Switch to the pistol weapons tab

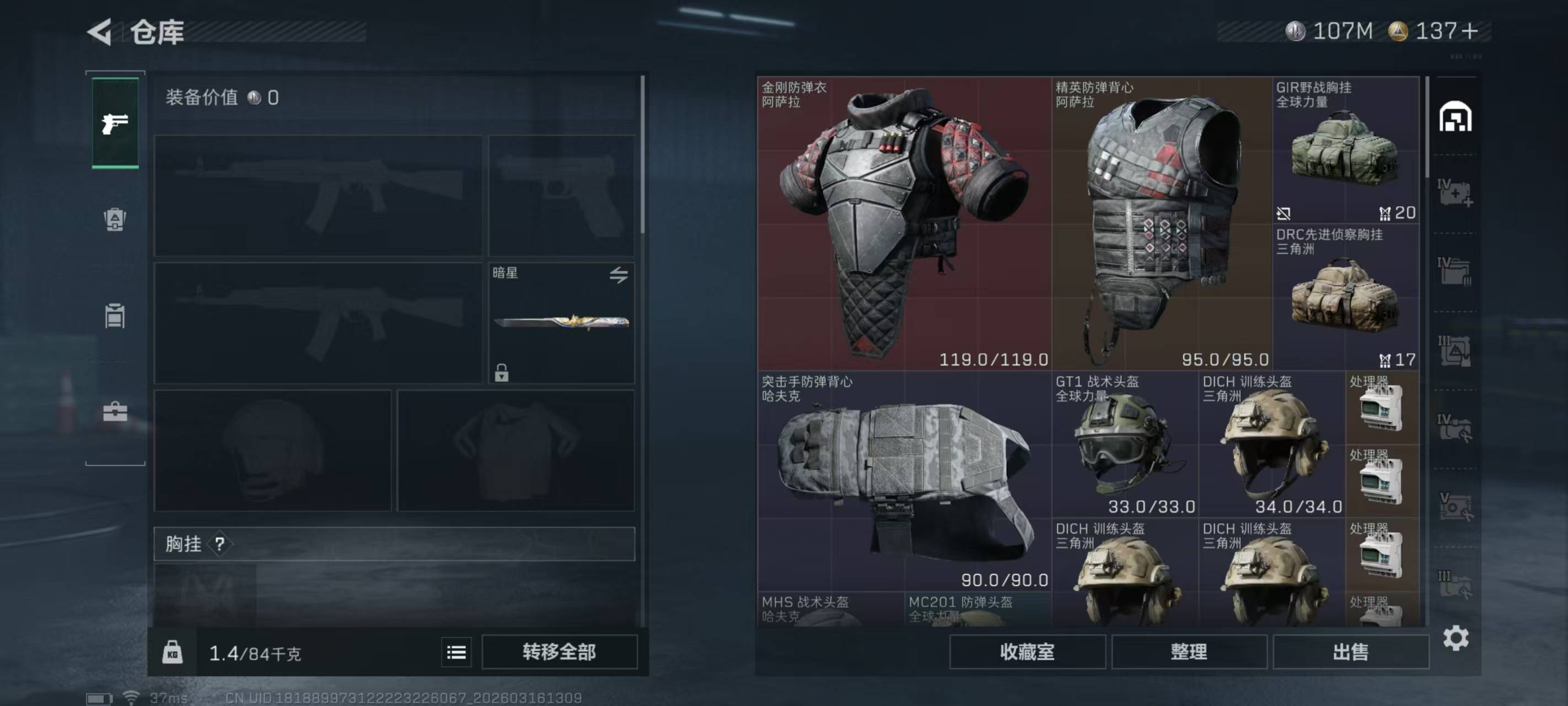pyautogui.click(x=115, y=123)
